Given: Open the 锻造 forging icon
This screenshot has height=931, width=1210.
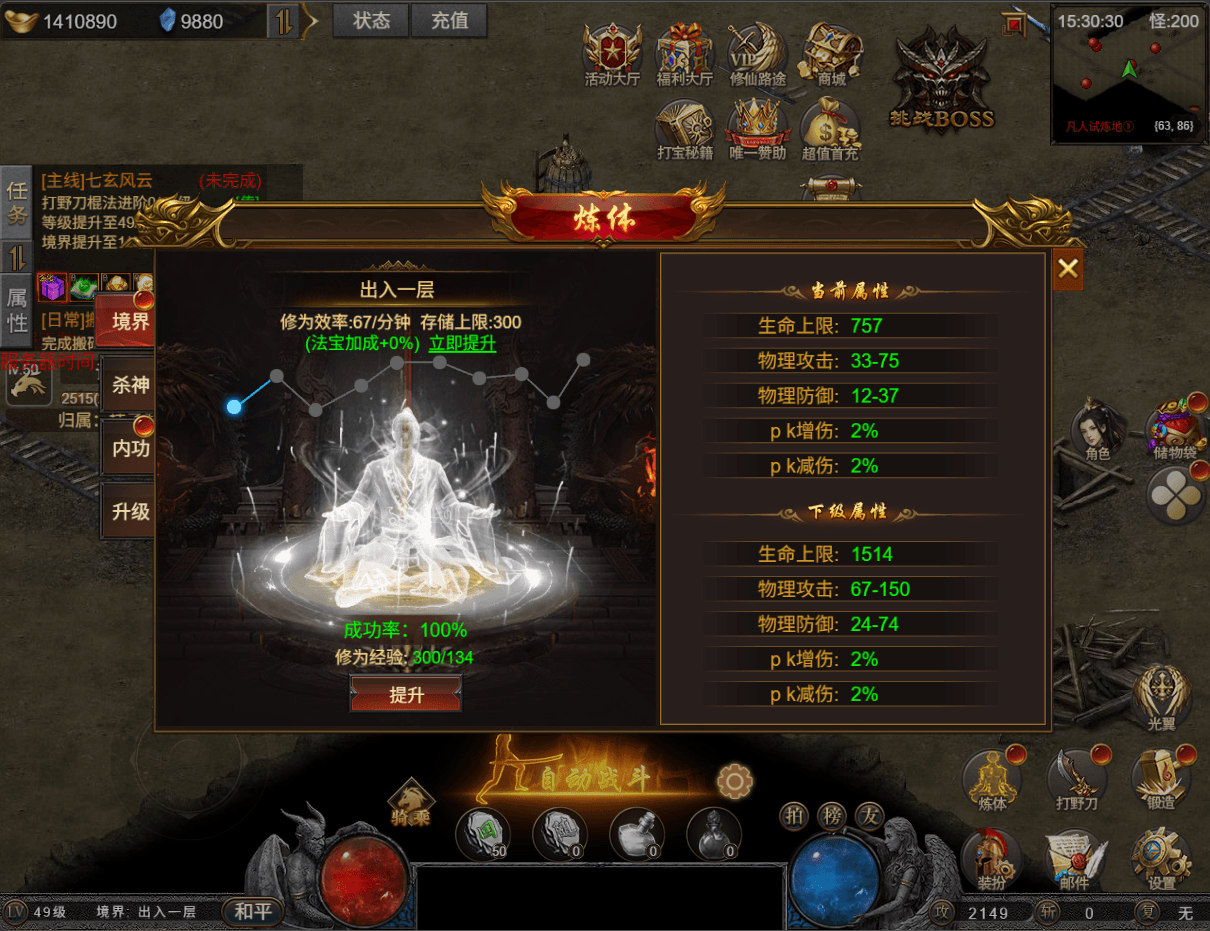Looking at the screenshot, I should tap(1161, 778).
